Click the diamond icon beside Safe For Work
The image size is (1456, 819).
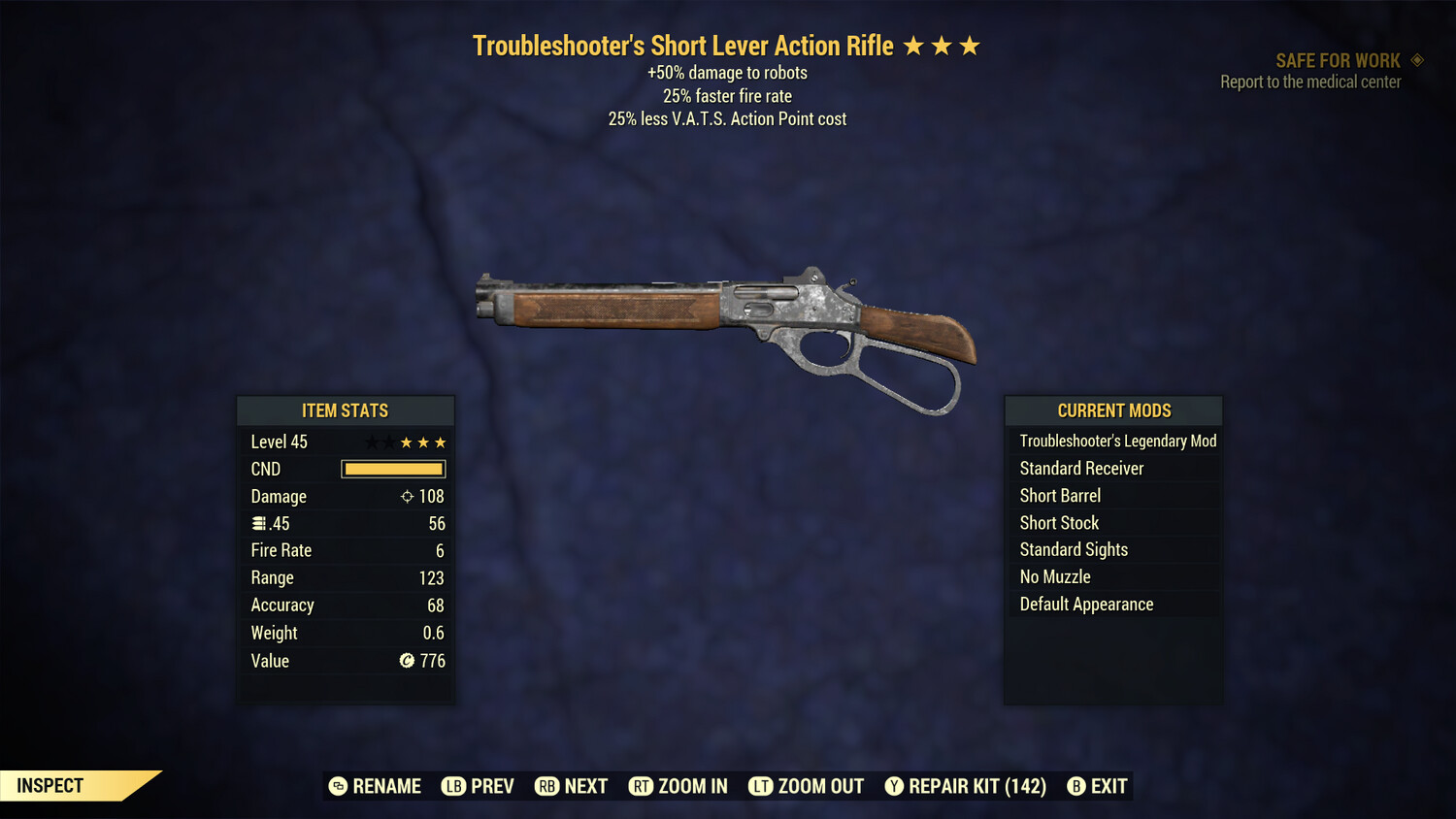coord(1414,59)
